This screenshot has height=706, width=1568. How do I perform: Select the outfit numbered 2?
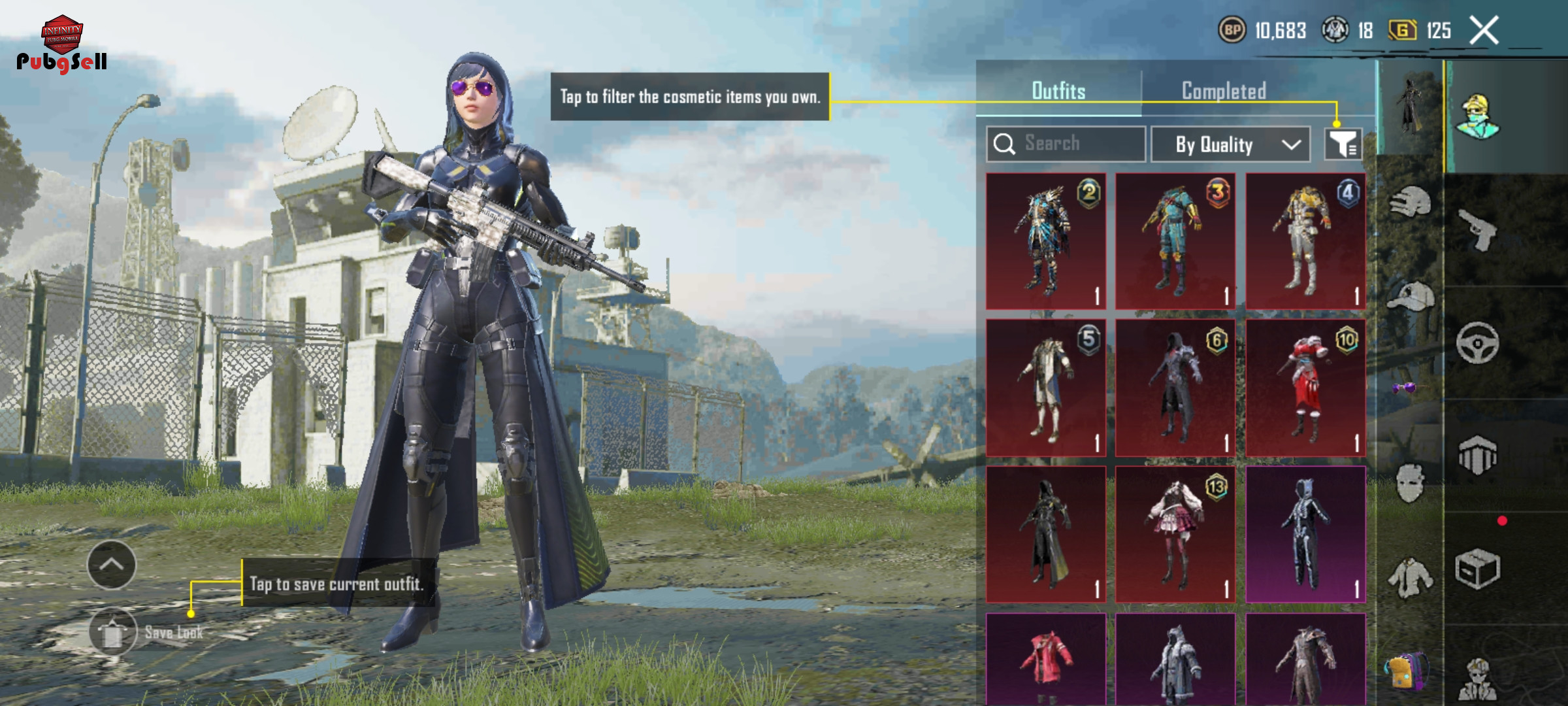pos(1045,241)
